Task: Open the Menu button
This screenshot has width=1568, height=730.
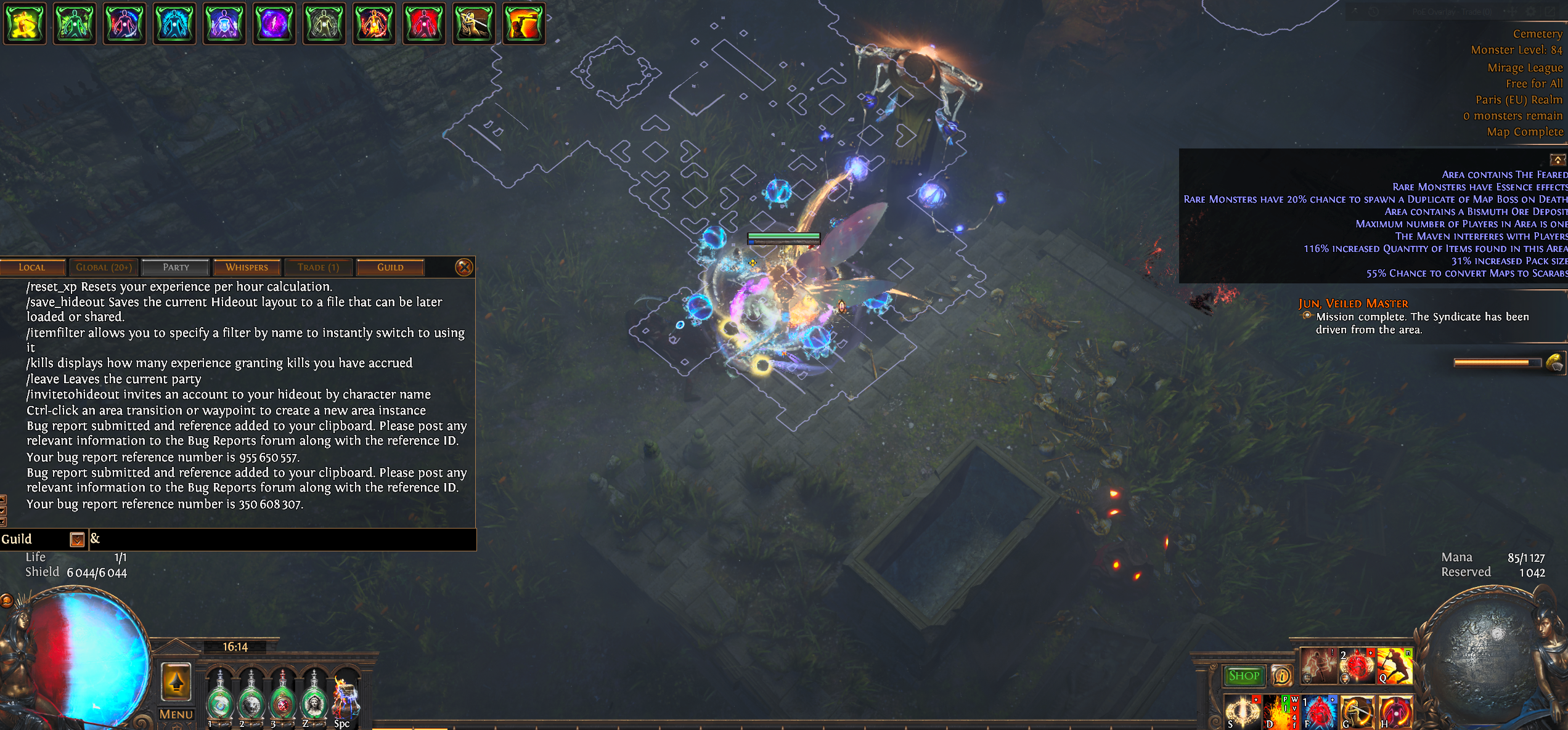Action: 176,714
